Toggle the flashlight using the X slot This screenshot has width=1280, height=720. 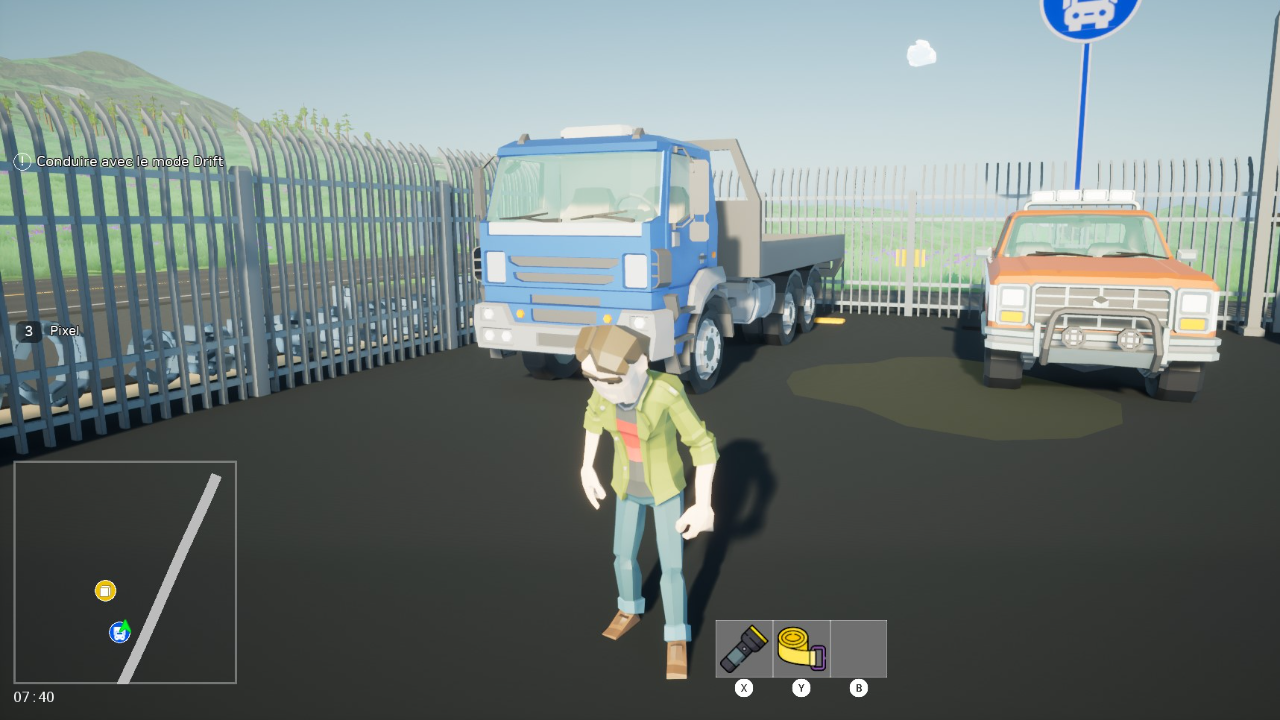(743, 688)
